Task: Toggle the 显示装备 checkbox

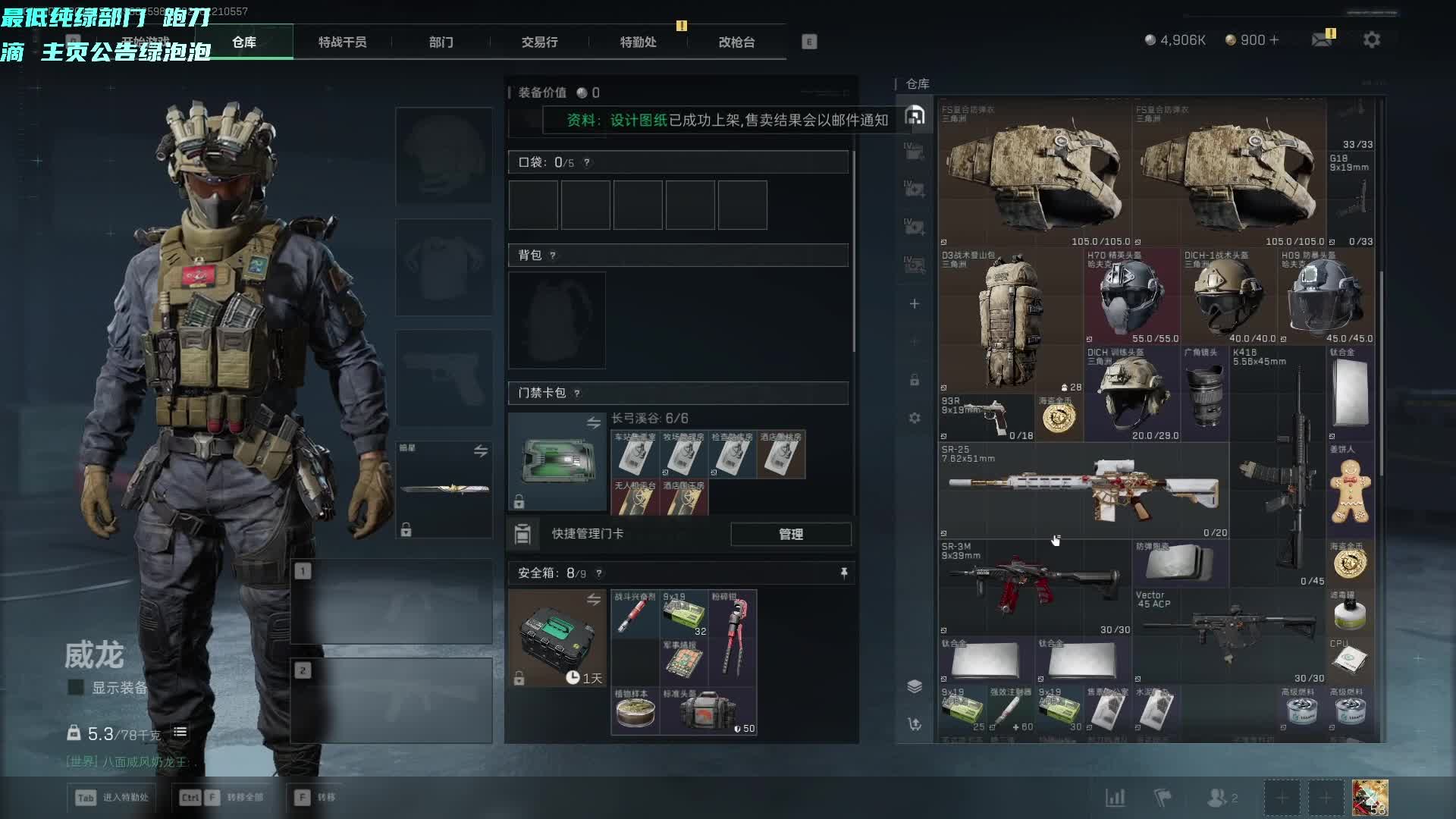Action: [76, 688]
